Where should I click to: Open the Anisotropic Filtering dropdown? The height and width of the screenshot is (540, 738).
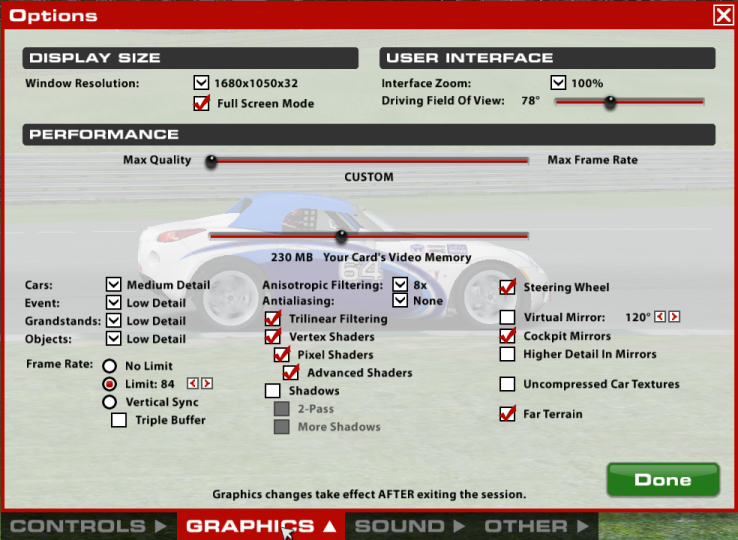400,285
